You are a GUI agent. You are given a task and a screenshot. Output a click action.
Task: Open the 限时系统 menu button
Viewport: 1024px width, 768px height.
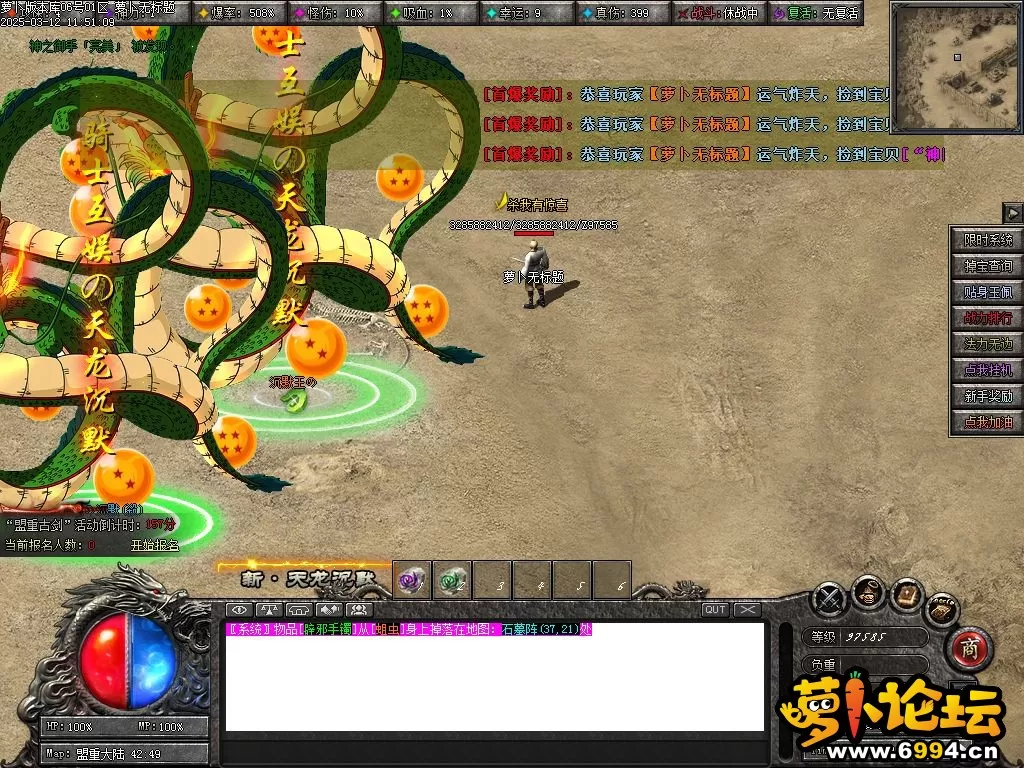click(987, 240)
